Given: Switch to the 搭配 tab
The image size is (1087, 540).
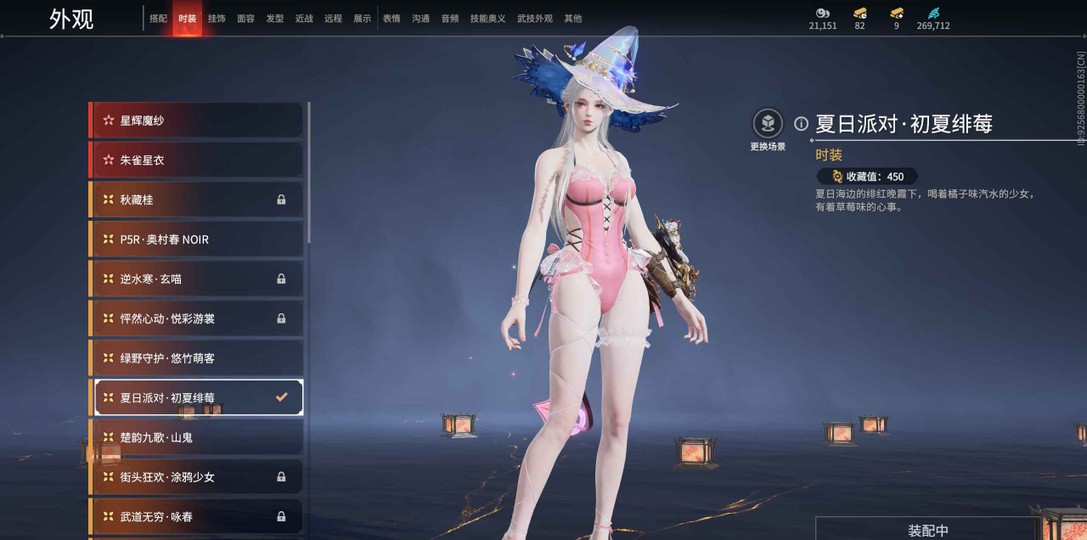Looking at the screenshot, I should [158, 19].
